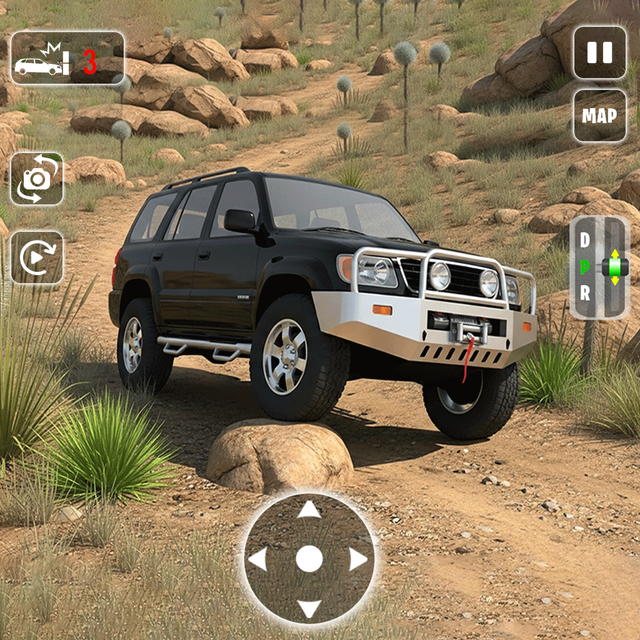Steer left on the directional pad

pos(258,559)
